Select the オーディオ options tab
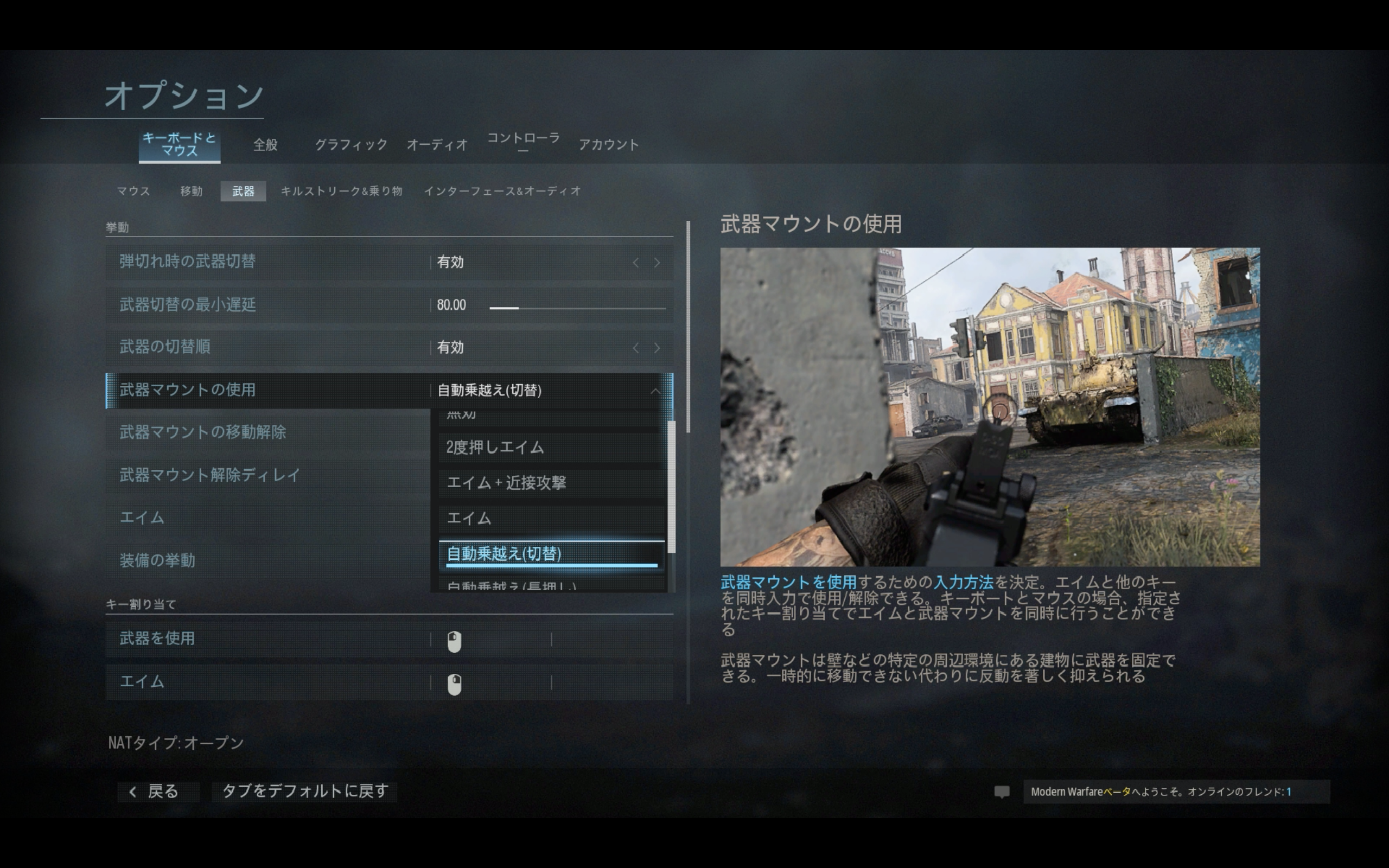Viewport: 1389px width, 868px height. click(437, 145)
